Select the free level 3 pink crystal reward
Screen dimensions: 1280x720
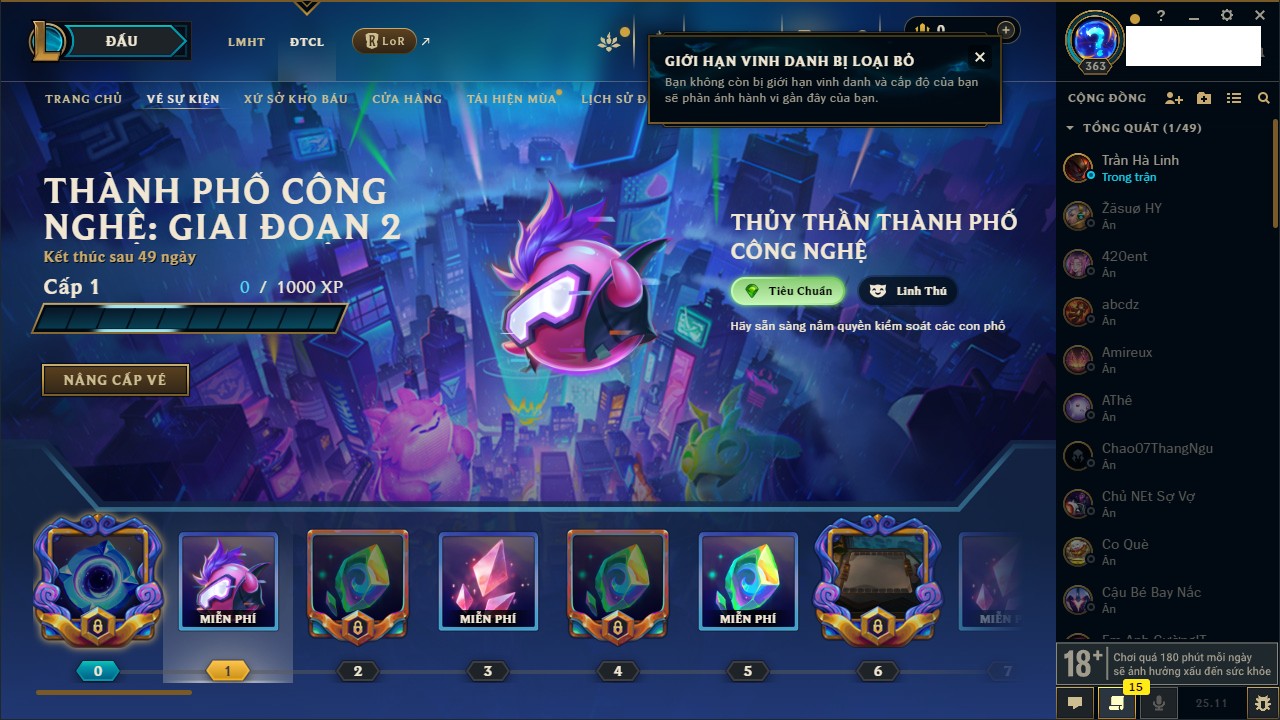tap(488, 580)
